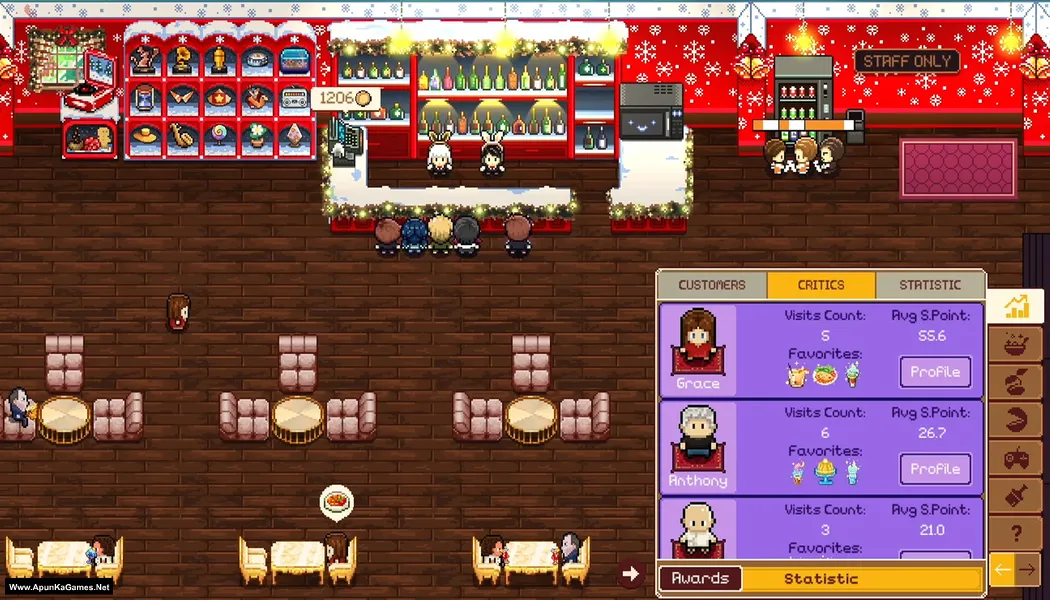Screen dimensions: 1050x600
Task: Show the Awards section
Action: [x=700, y=579]
